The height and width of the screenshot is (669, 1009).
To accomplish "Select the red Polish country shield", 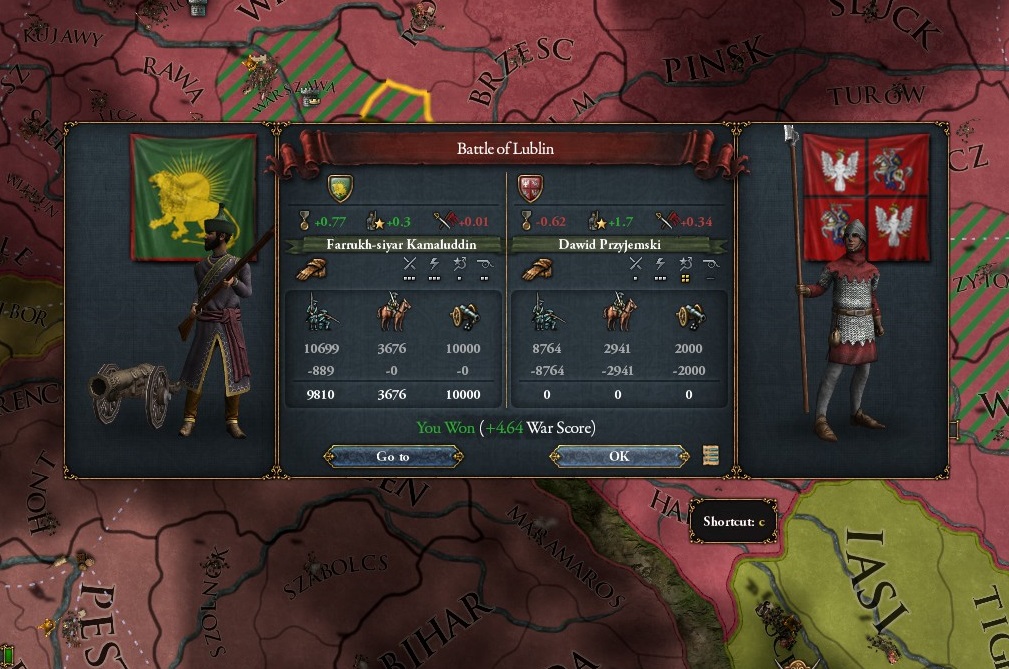I will click(x=530, y=187).
